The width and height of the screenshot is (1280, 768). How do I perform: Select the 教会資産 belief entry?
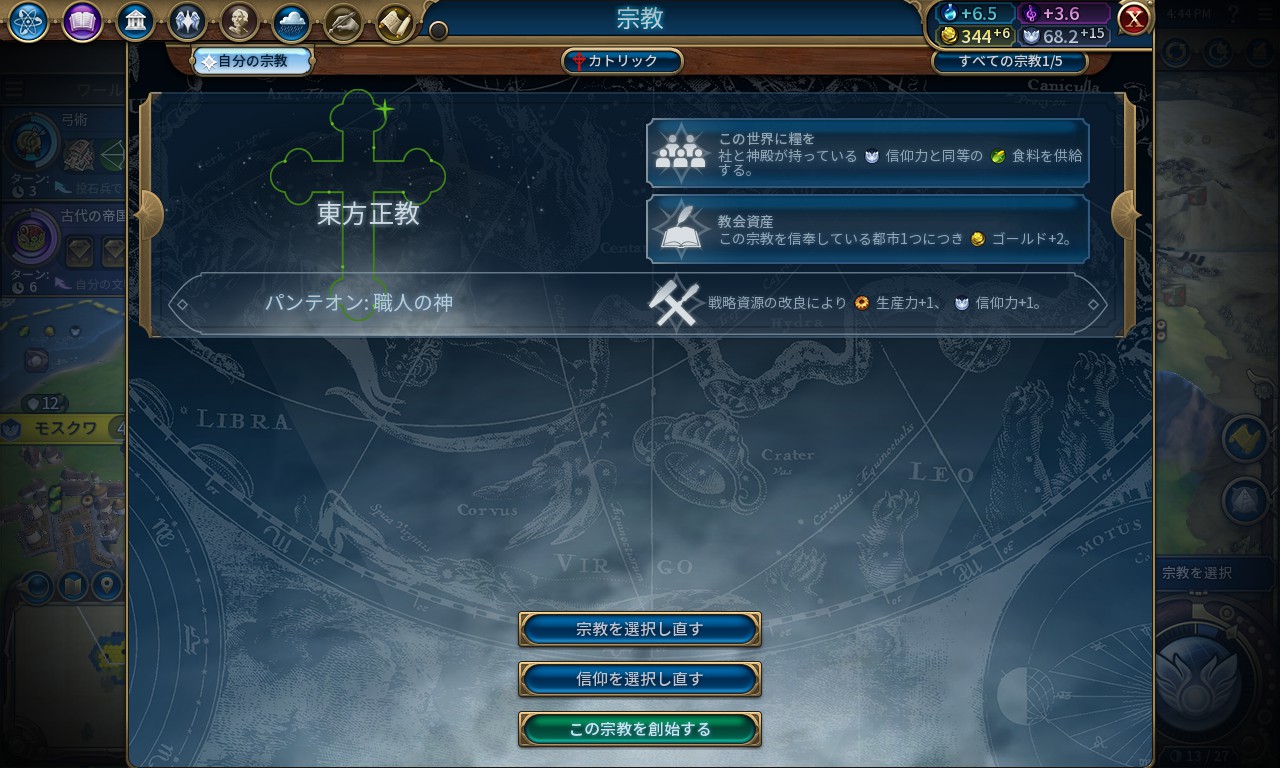click(867, 229)
